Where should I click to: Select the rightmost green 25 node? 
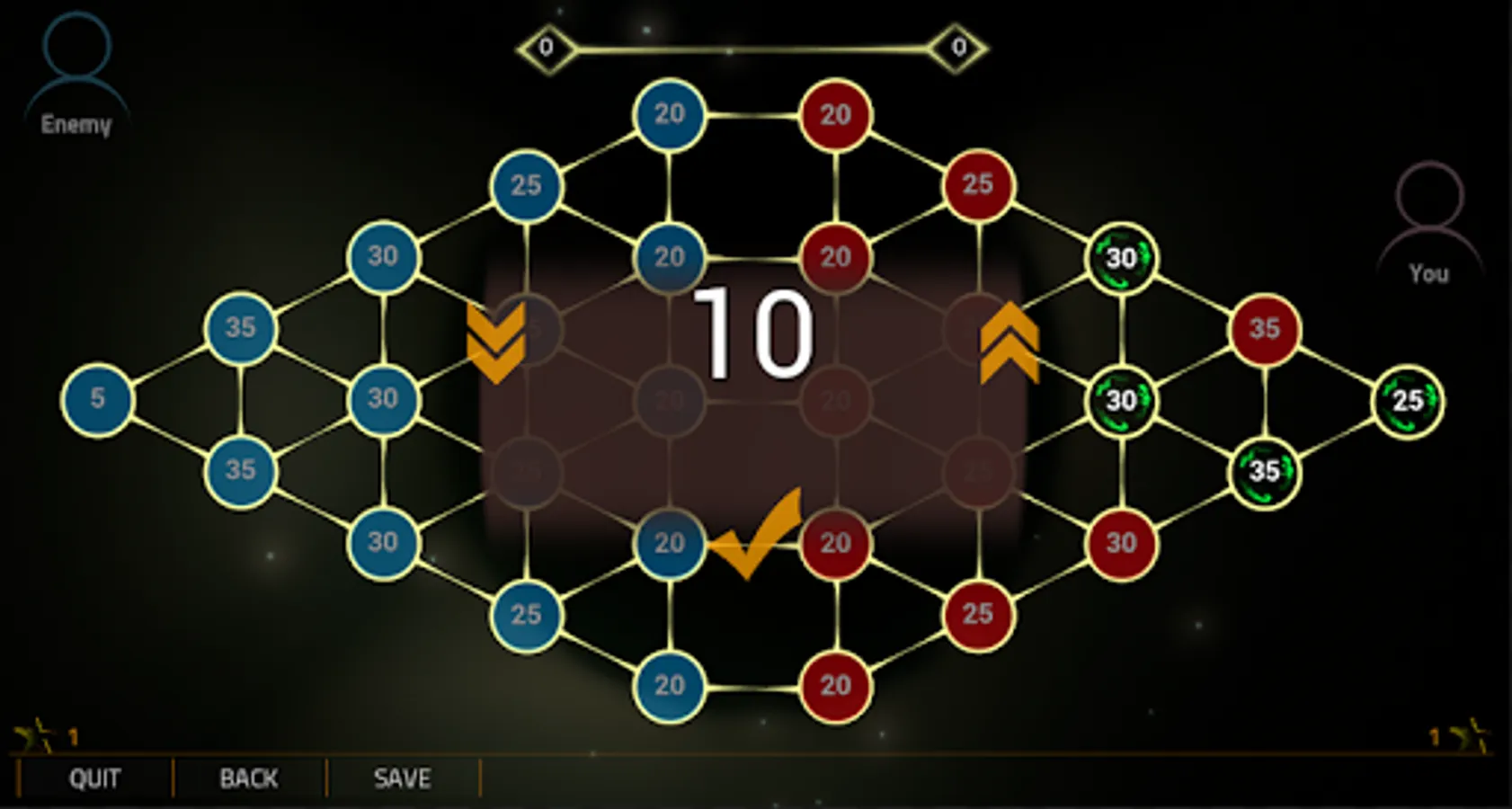tap(1407, 402)
